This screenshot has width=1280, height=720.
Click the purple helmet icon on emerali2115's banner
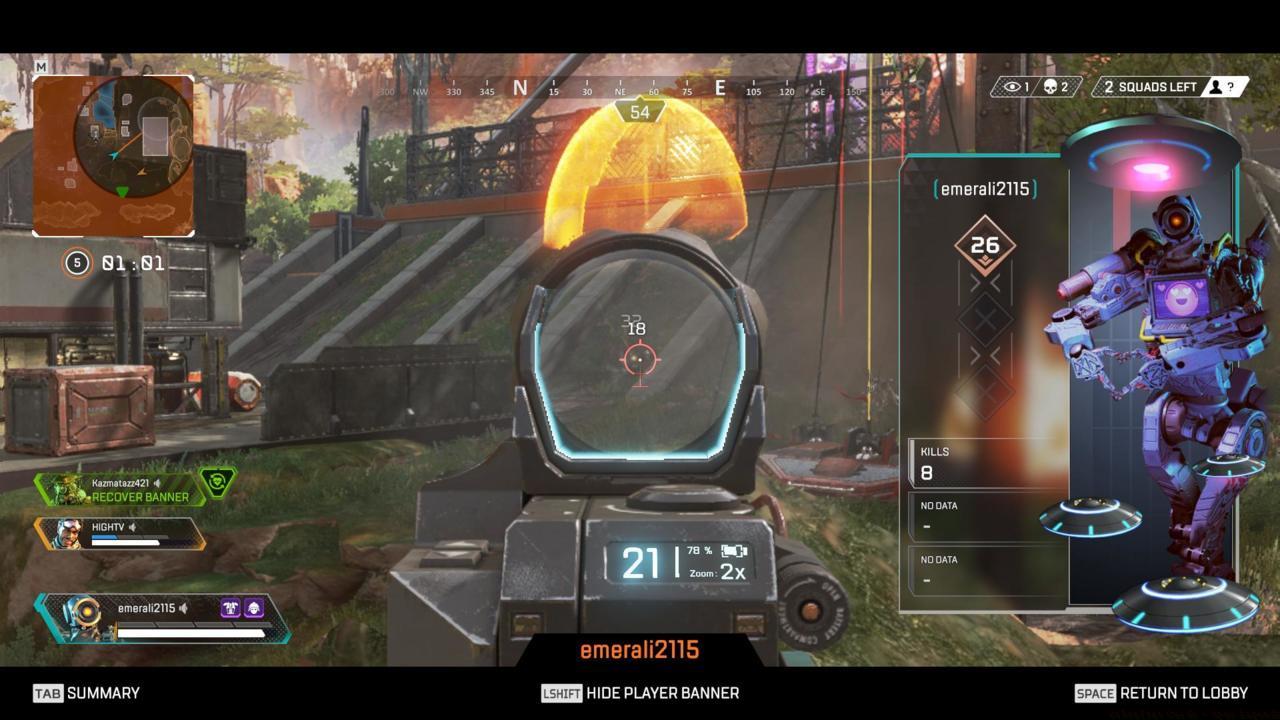[x=254, y=607]
